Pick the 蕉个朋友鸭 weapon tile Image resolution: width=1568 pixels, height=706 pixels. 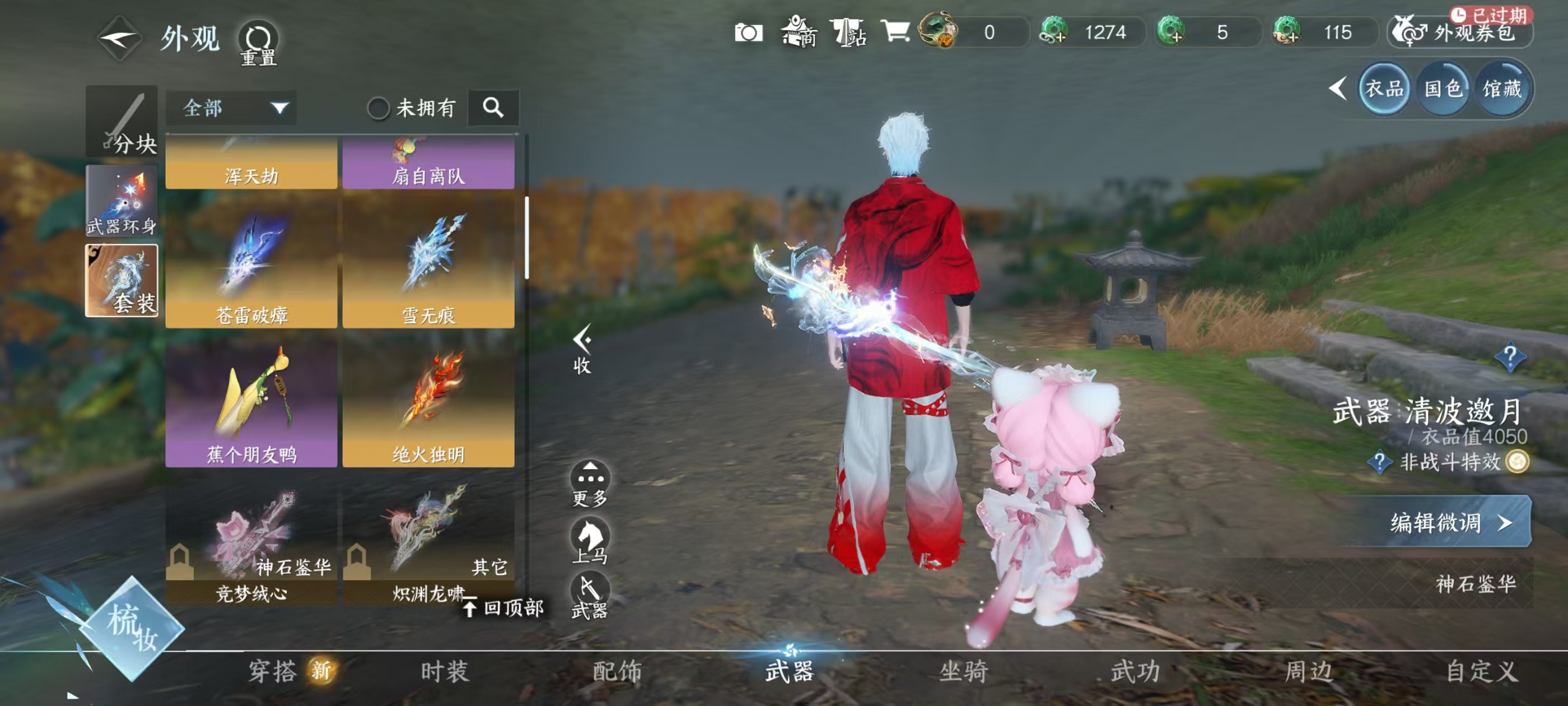pos(251,403)
